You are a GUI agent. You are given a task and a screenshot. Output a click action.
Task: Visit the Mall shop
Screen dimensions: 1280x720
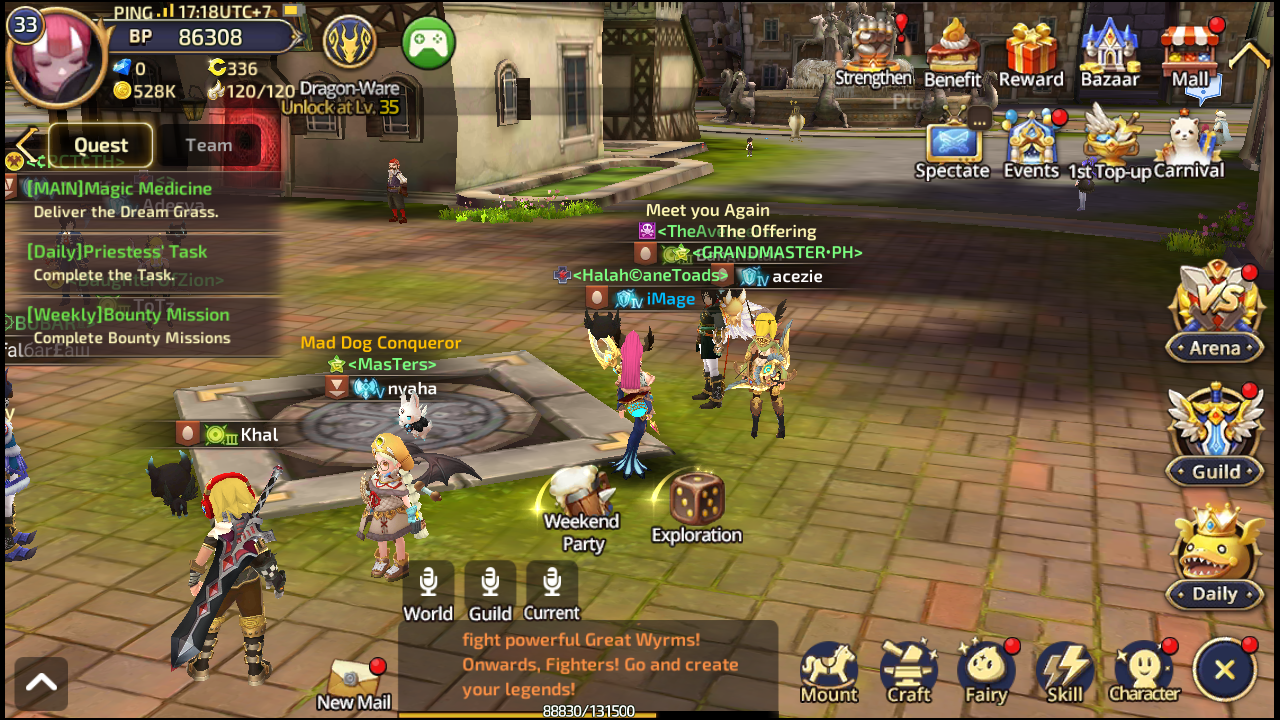[x=1190, y=54]
